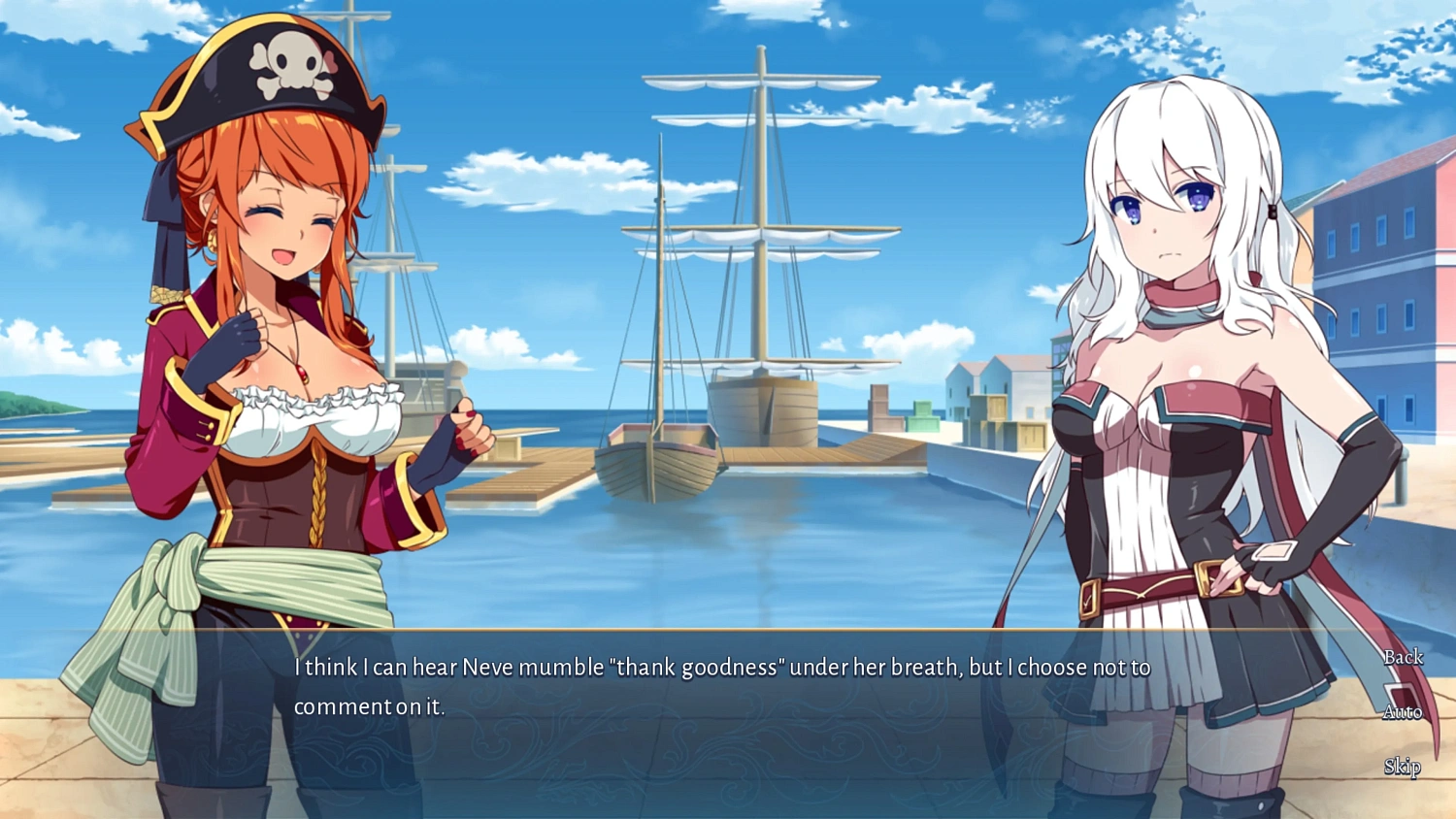Screen dimensions: 1456x819
Task: Click the pirate girl character sprite
Action: [281, 388]
